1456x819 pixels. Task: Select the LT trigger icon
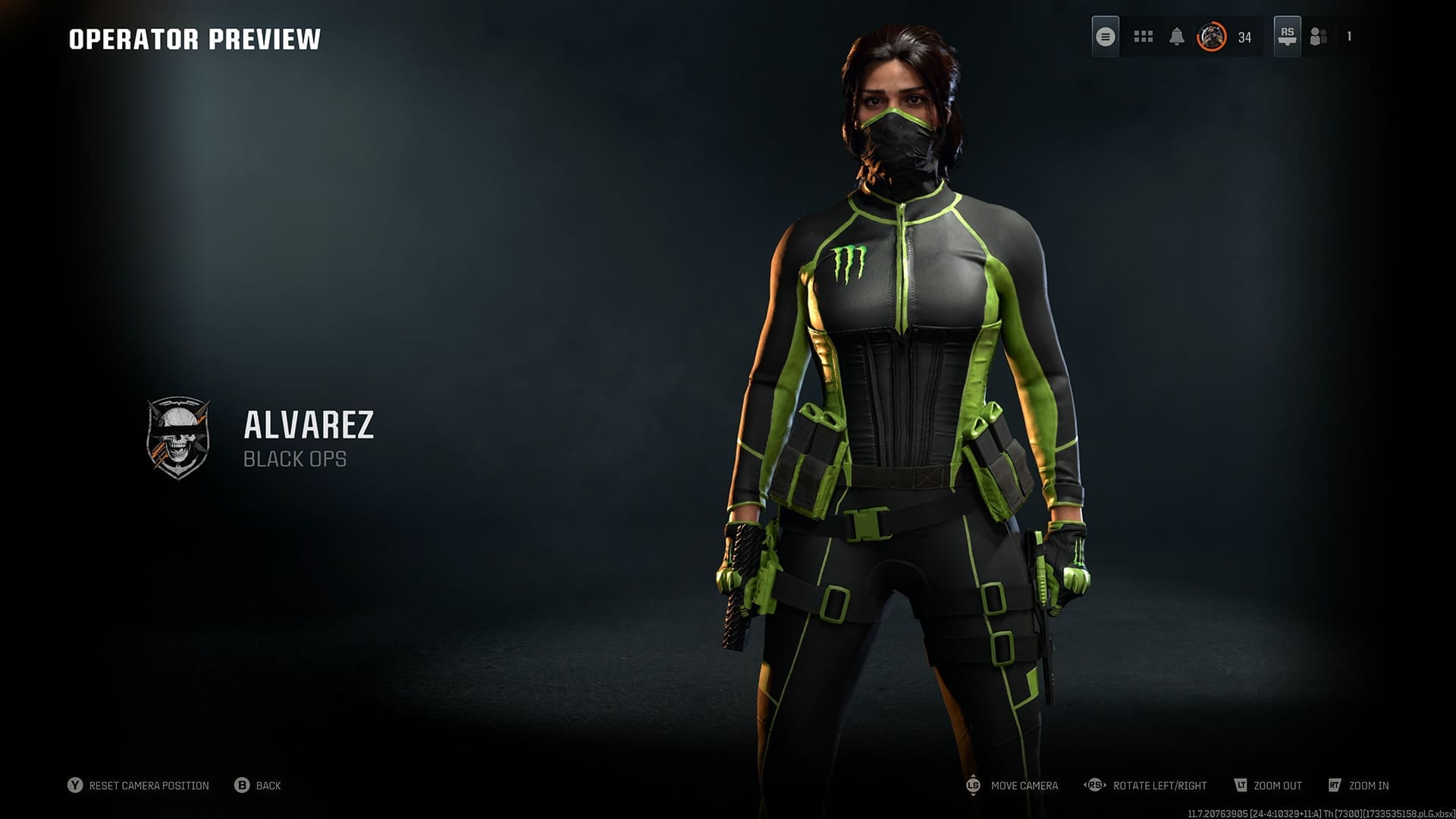1242,784
